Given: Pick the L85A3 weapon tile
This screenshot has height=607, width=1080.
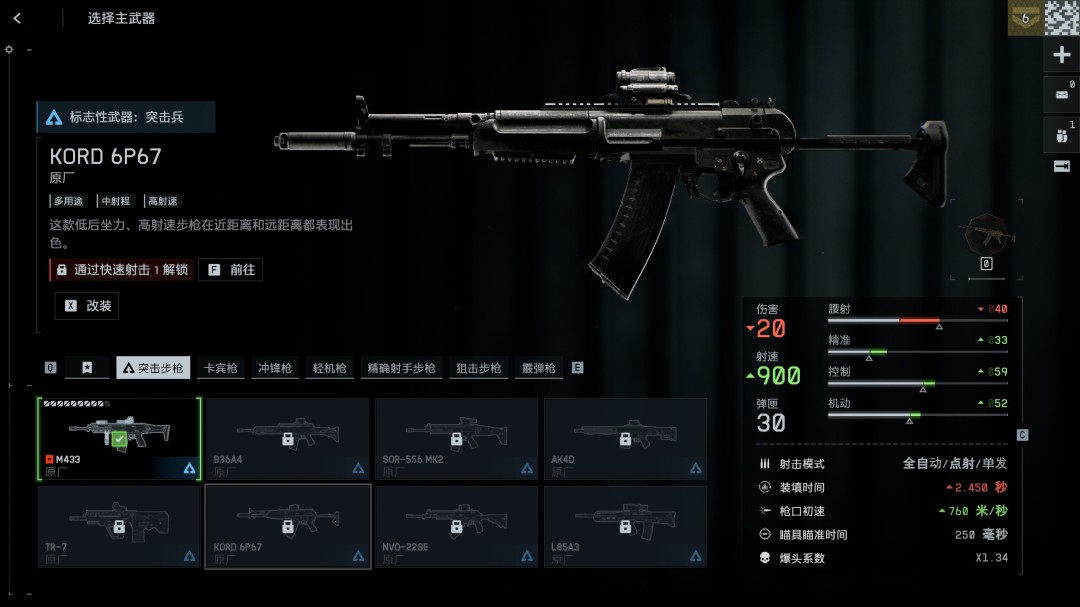Looking at the screenshot, I should (x=625, y=526).
